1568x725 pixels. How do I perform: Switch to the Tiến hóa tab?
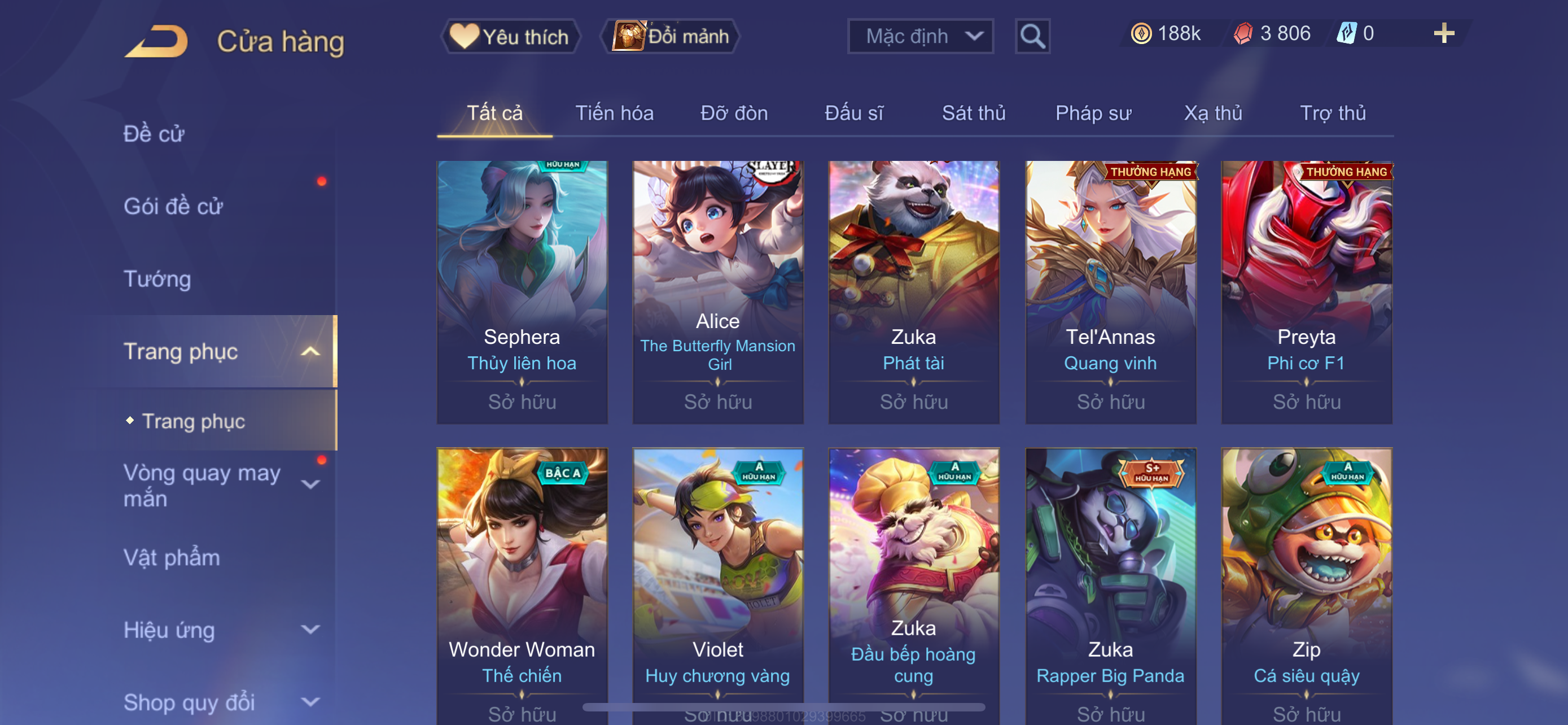614,113
